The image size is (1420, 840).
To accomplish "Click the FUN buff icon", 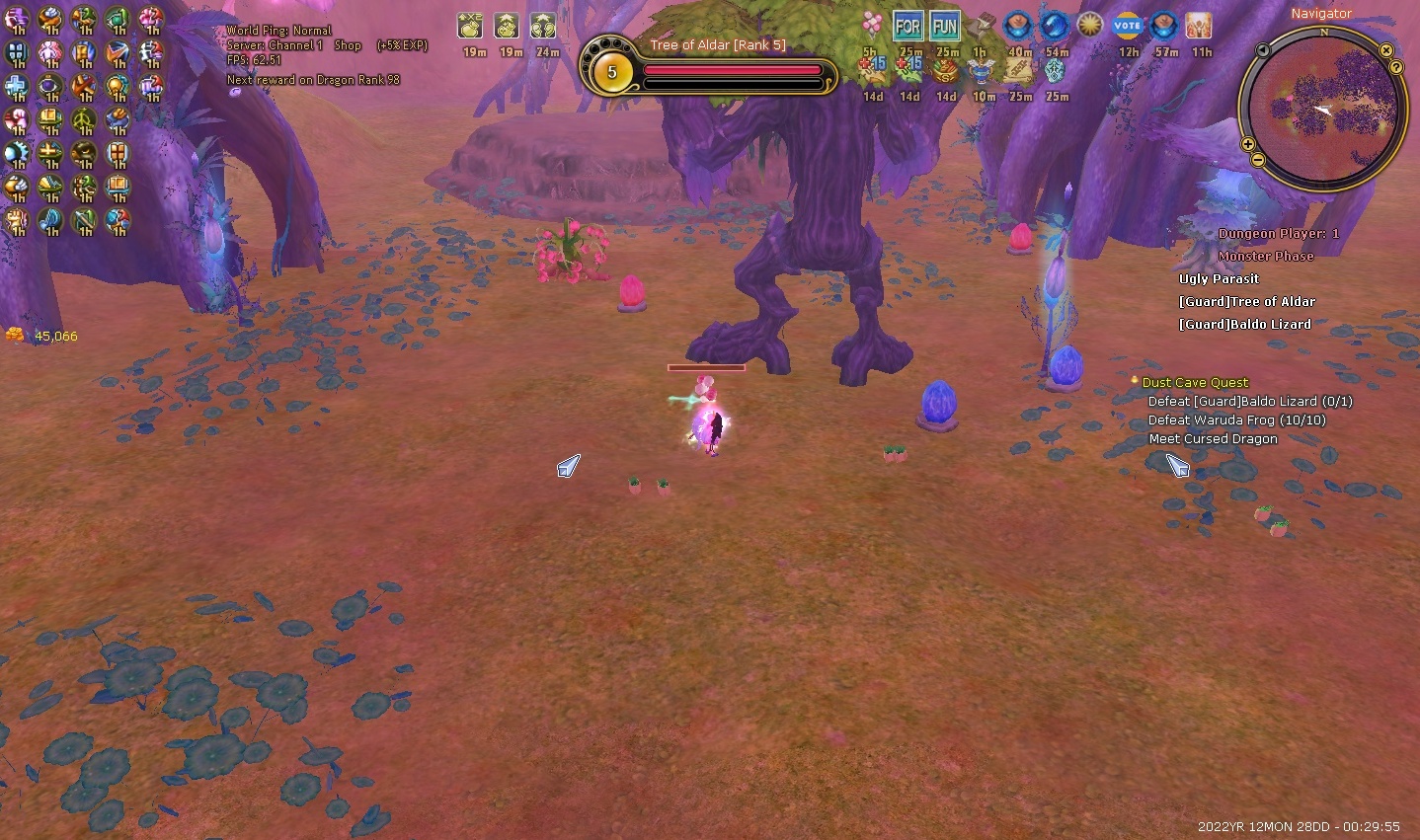I will tap(945, 27).
